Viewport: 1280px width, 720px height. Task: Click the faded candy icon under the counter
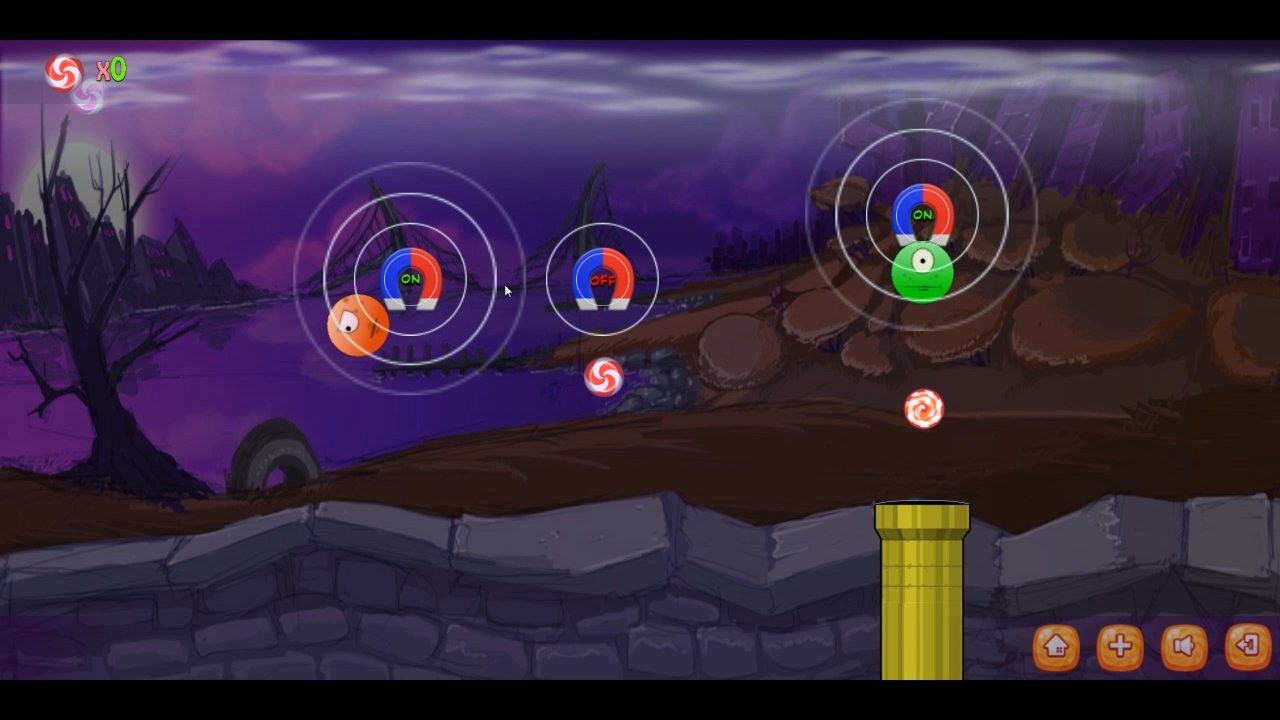[x=88, y=97]
